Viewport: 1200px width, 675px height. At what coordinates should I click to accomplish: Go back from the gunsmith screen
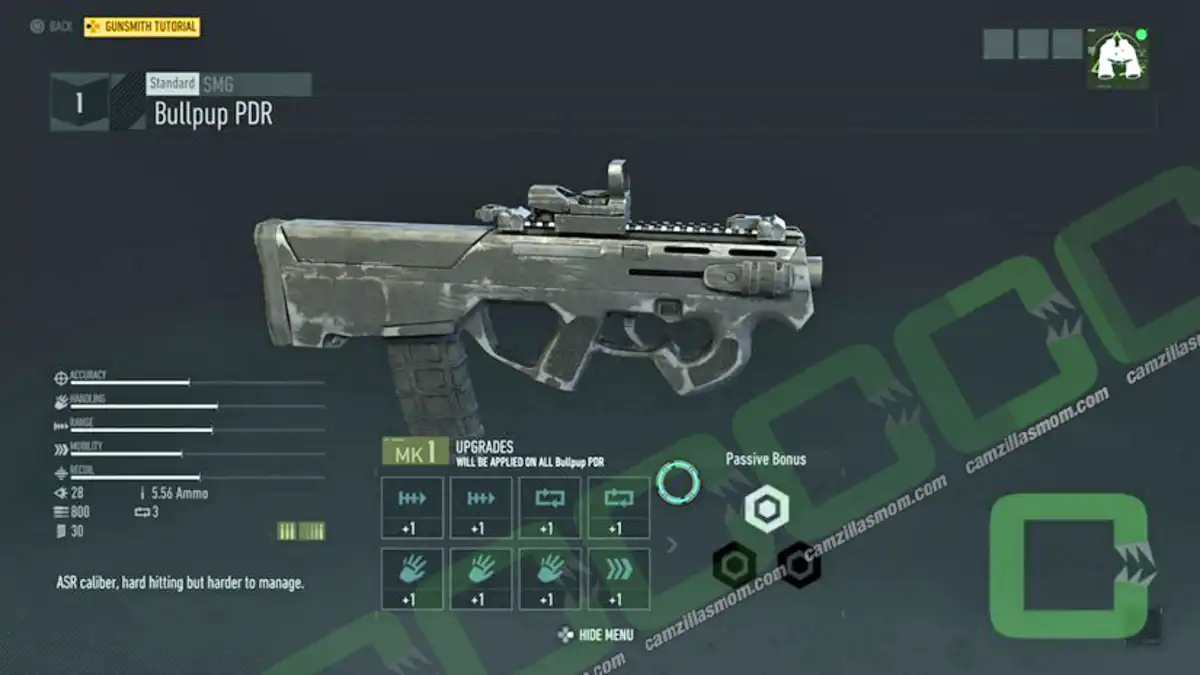point(52,27)
